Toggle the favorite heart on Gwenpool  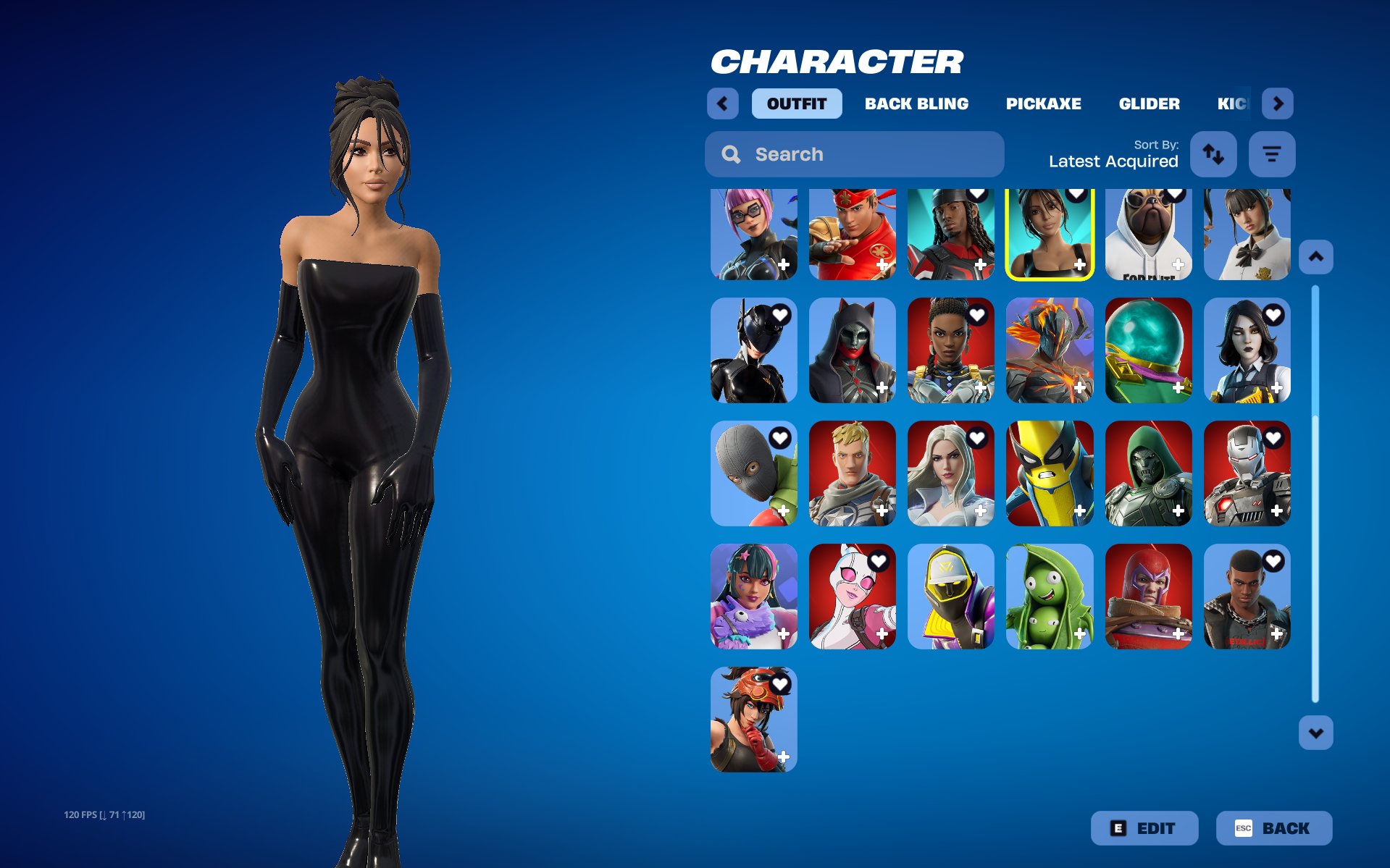(879, 561)
